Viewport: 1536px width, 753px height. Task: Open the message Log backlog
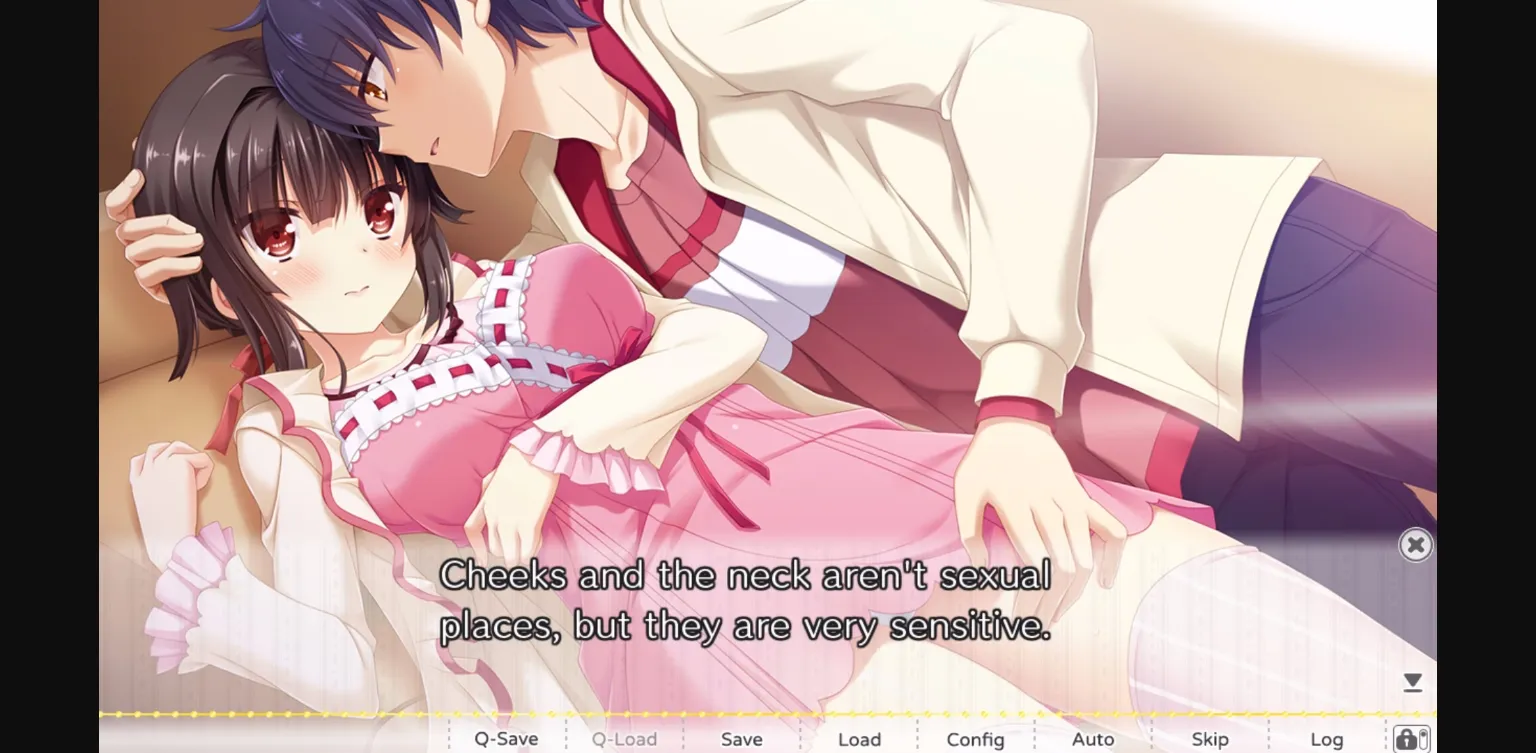click(x=1327, y=739)
